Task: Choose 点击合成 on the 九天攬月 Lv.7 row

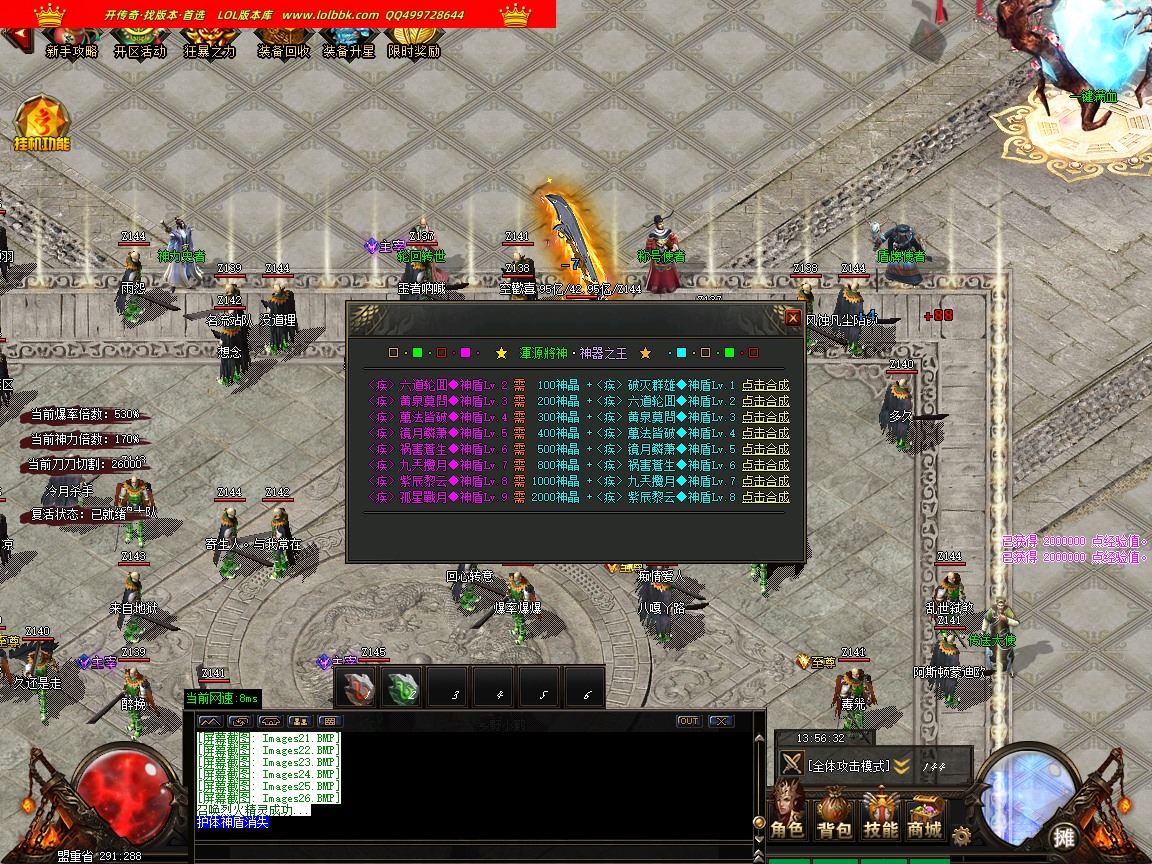Action: (765, 465)
